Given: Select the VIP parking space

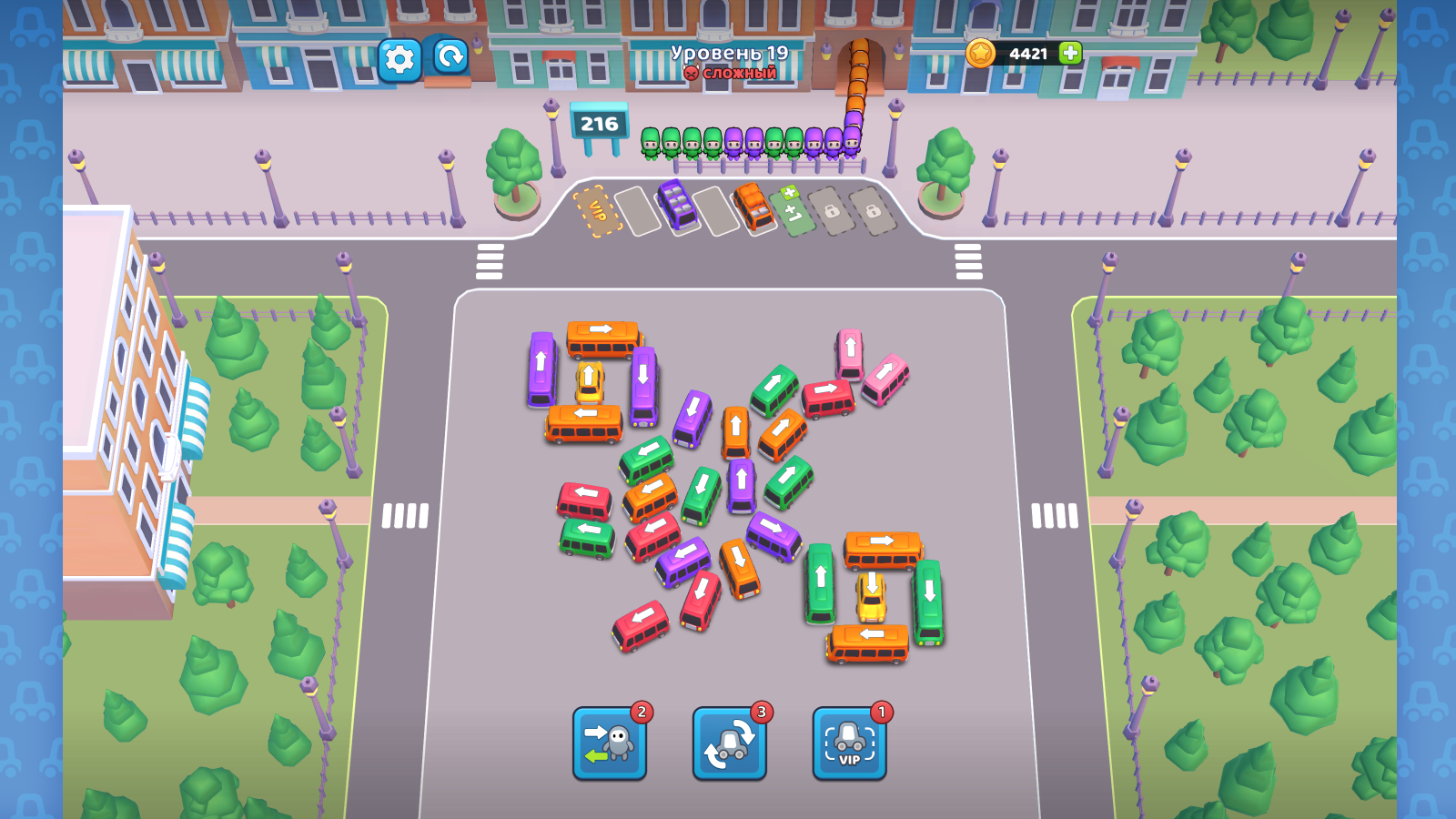Looking at the screenshot, I should pyautogui.click(x=597, y=211).
